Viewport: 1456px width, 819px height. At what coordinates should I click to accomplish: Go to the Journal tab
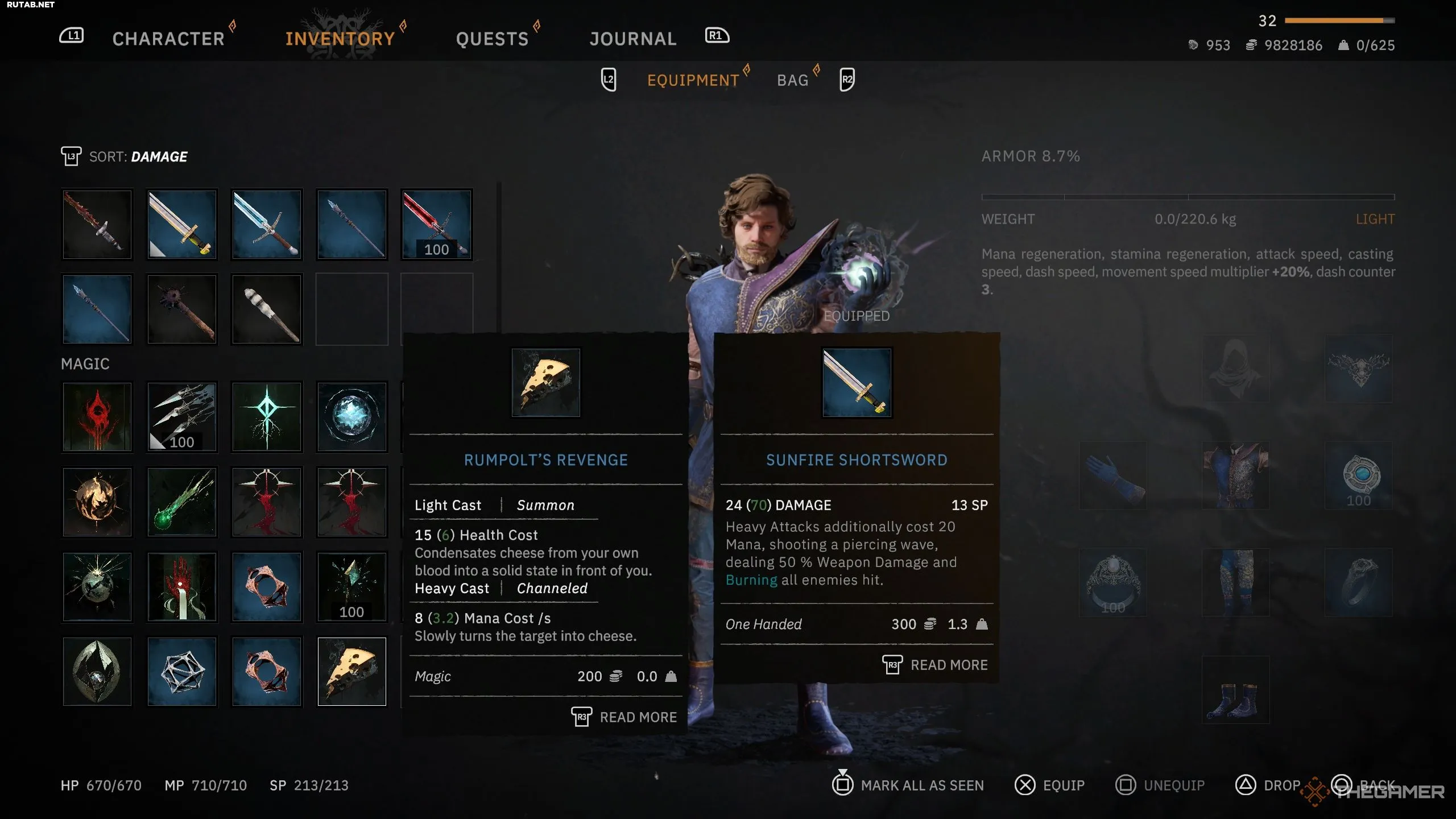tap(633, 39)
